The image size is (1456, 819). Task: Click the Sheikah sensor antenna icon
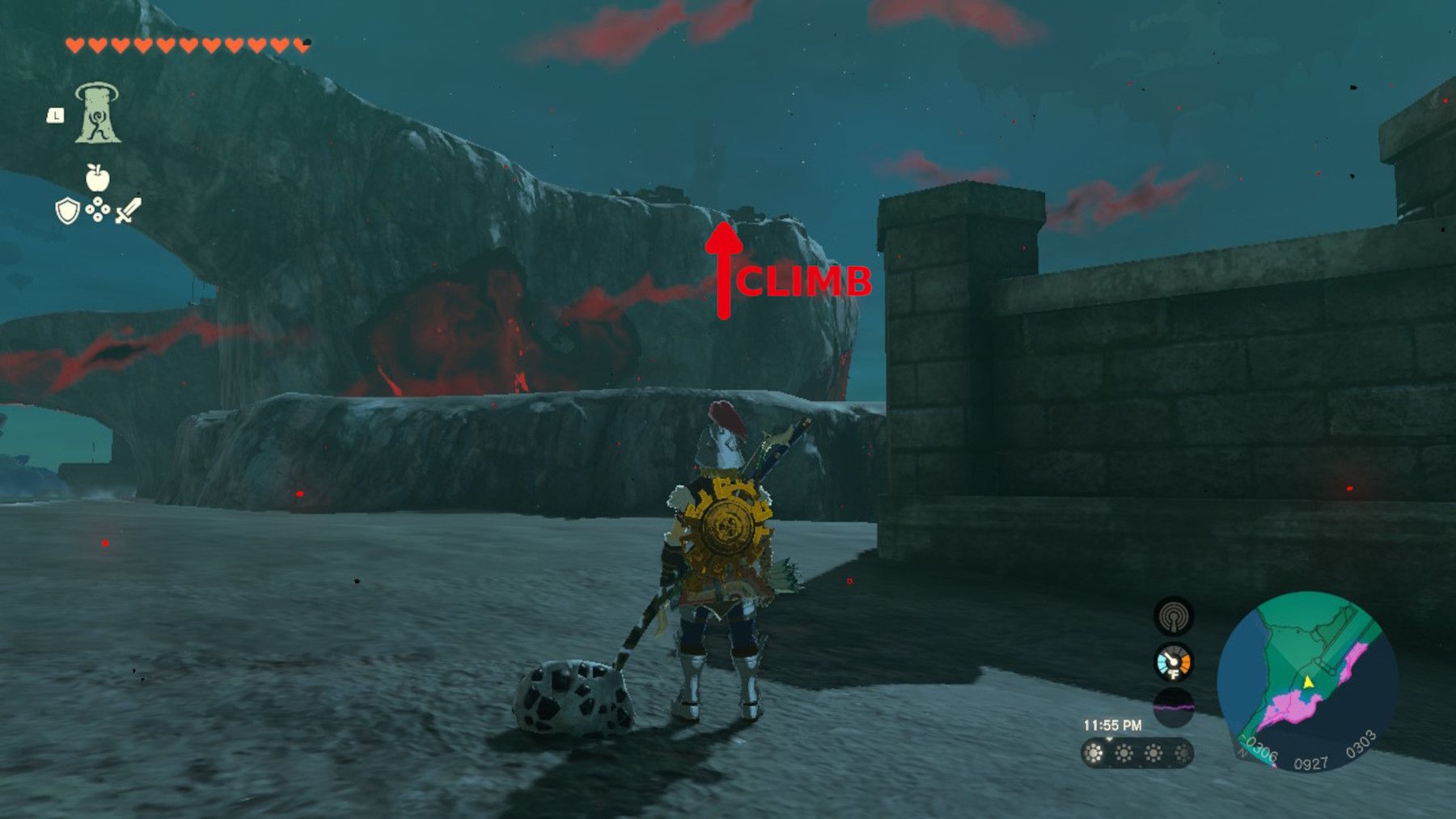[1175, 618]
